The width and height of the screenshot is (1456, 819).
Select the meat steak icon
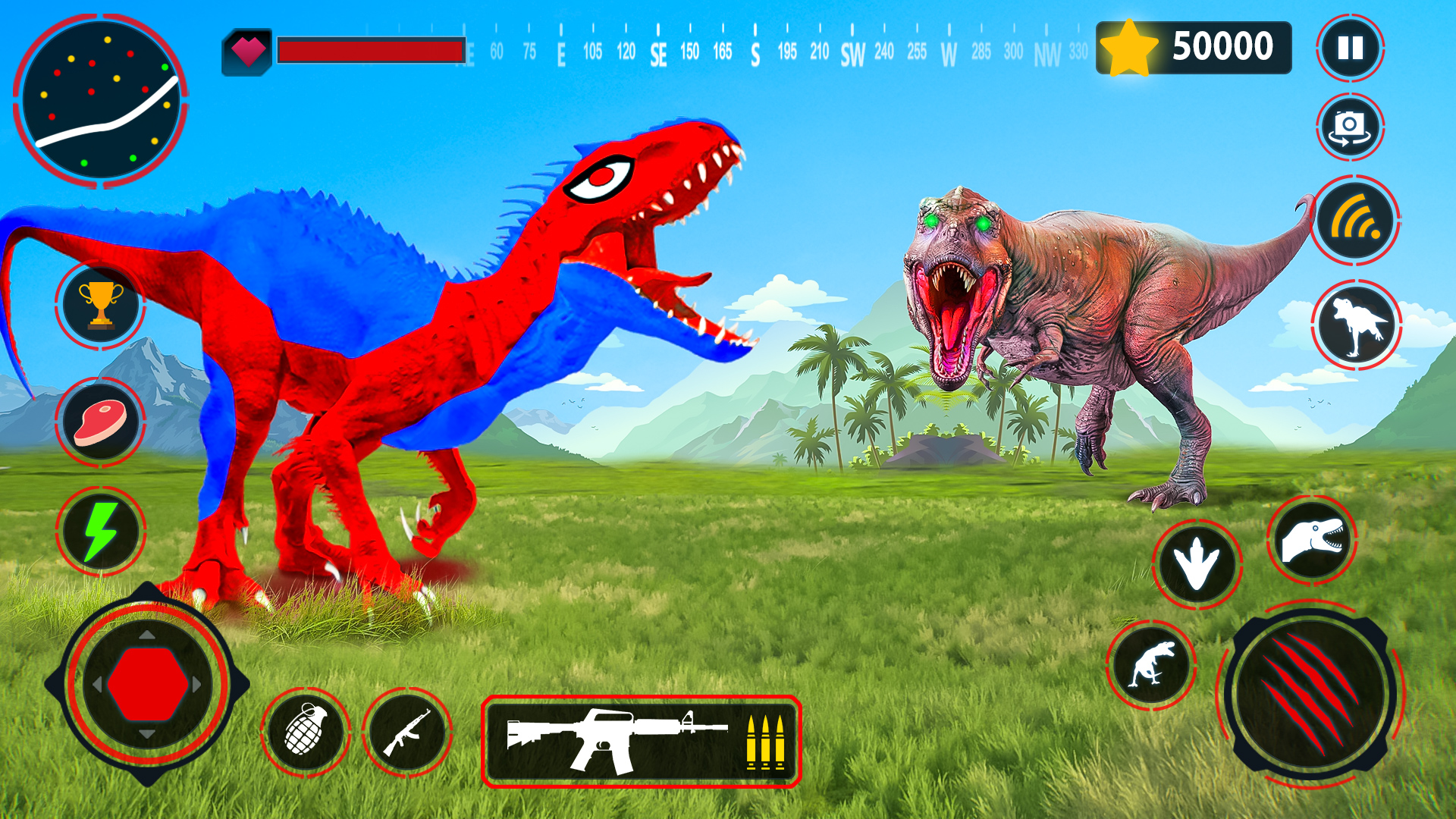(100, 422)
